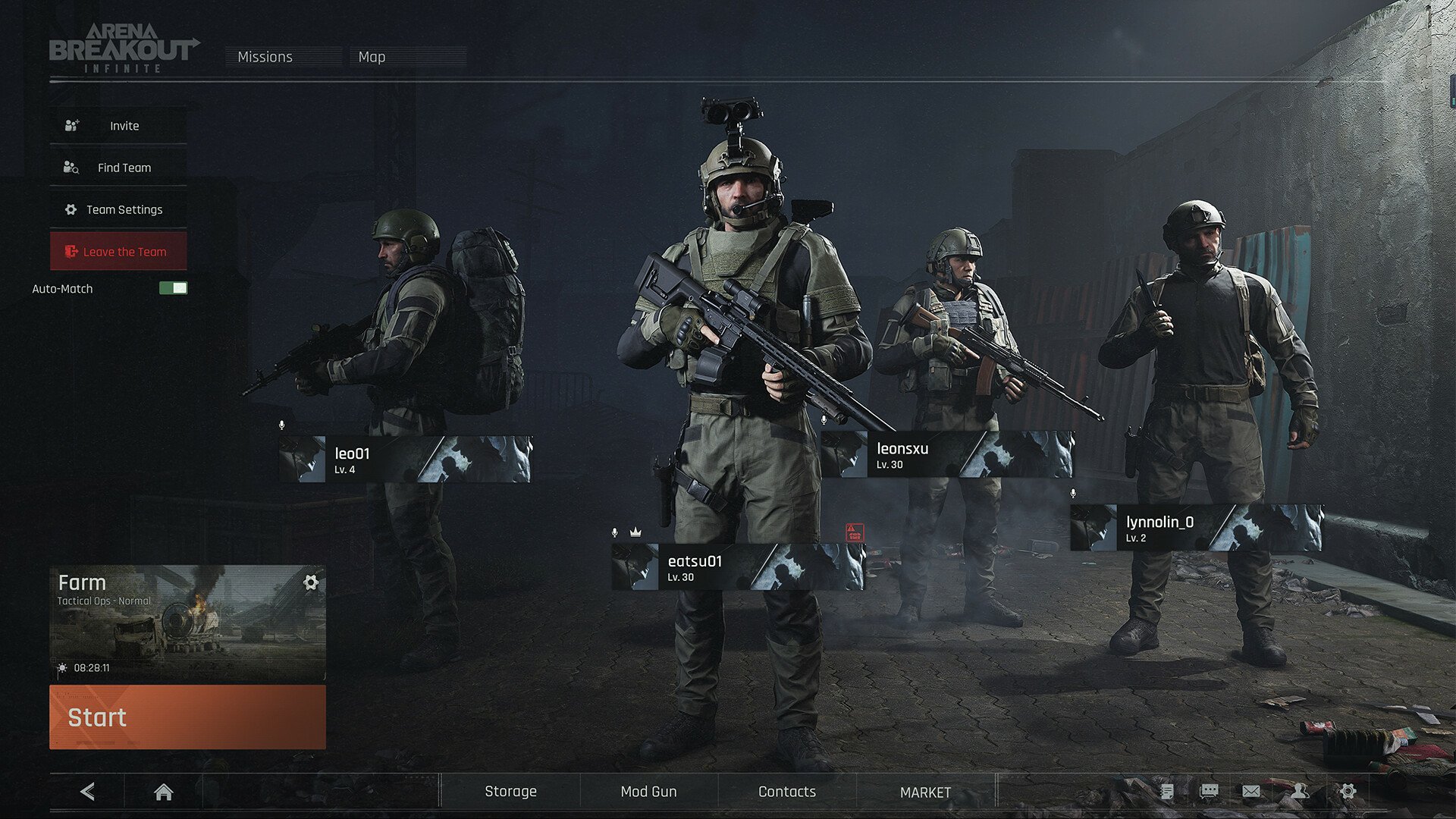This screenshot has height=819, width=1456.
Task: Open the mail/inbox icon bottom right
Action: [x=1251, y=791]
